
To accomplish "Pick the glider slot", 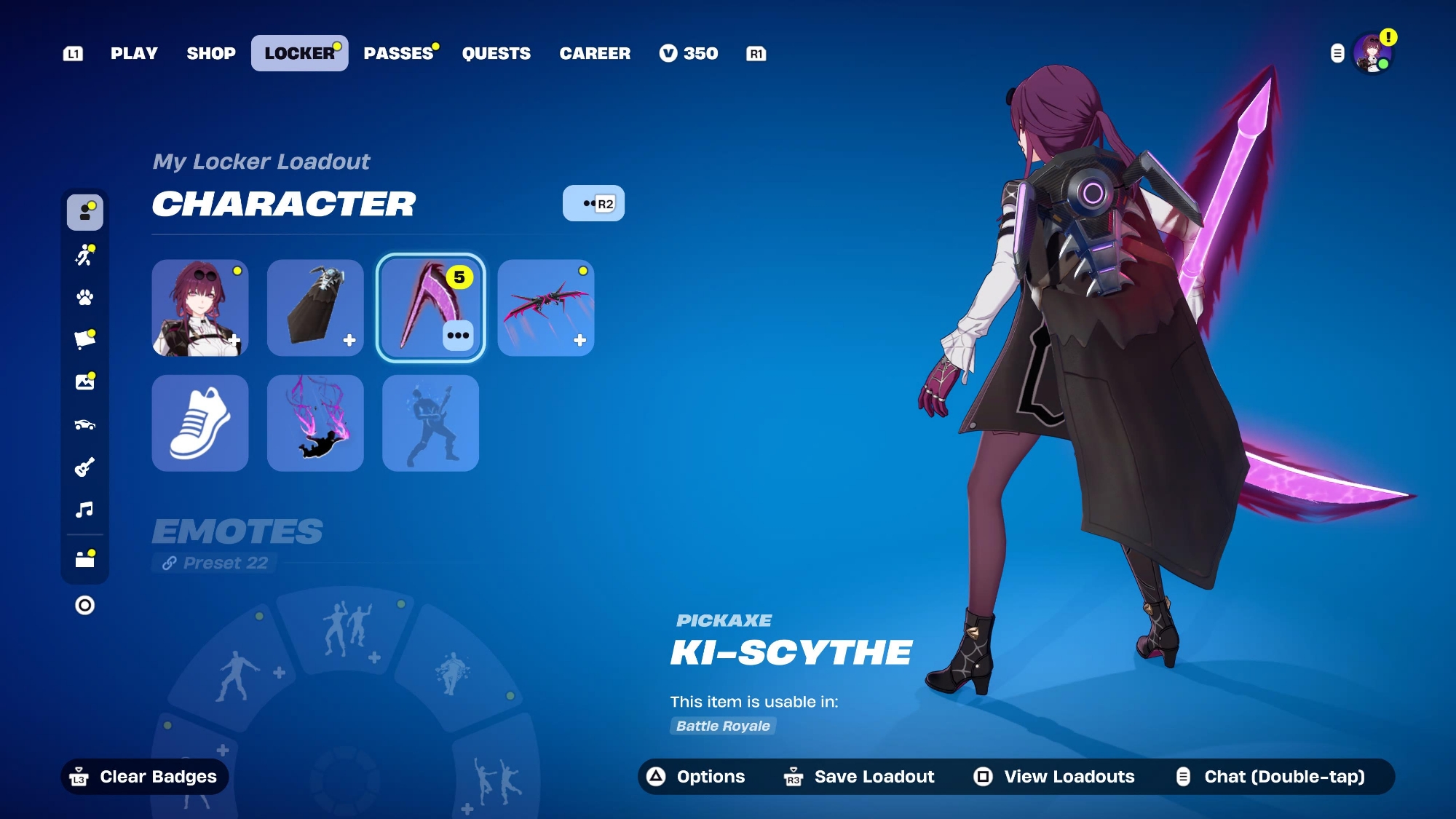I will pos(546,308).
